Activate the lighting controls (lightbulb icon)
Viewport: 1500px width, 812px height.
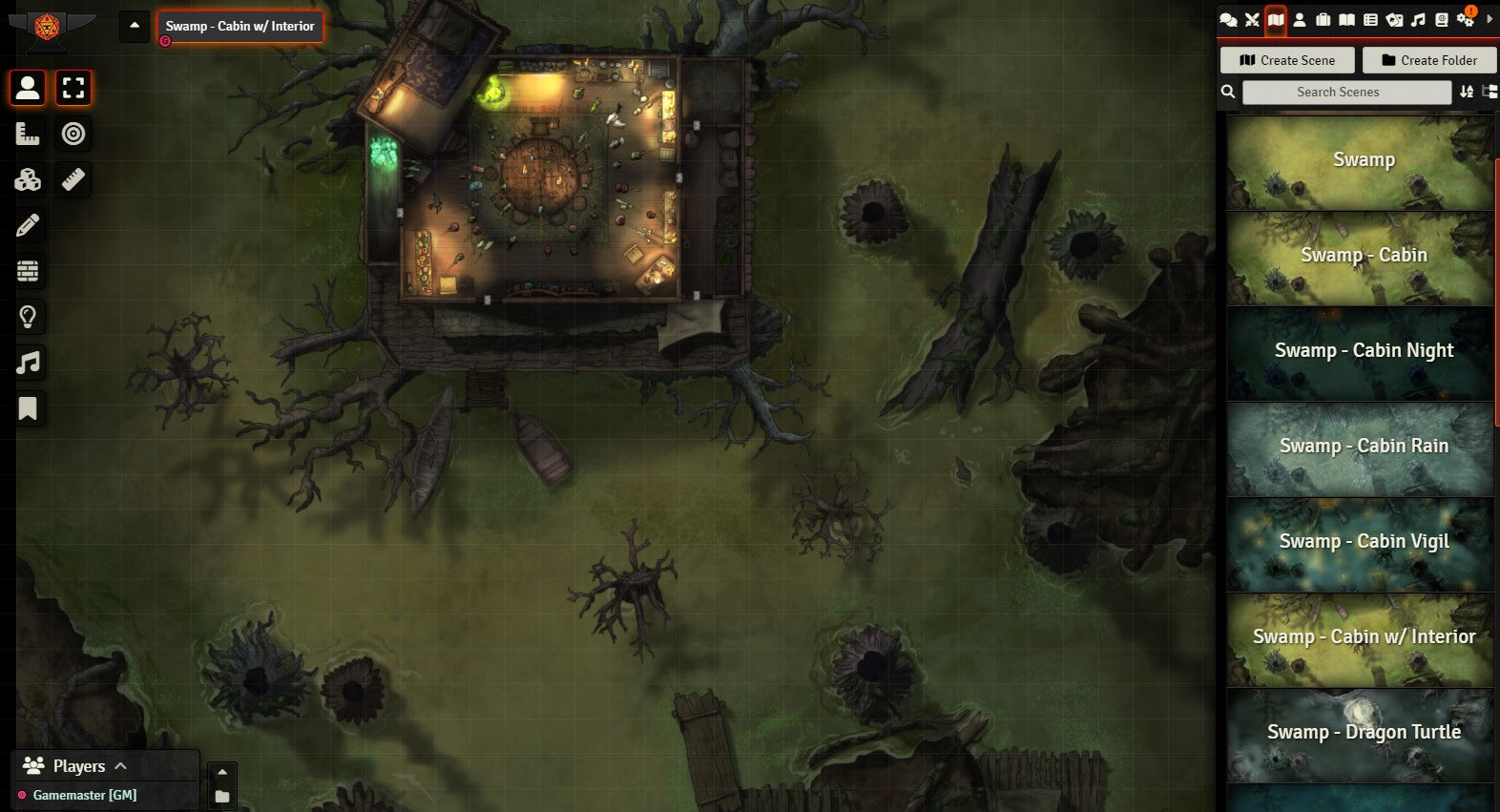coord(28,317)
